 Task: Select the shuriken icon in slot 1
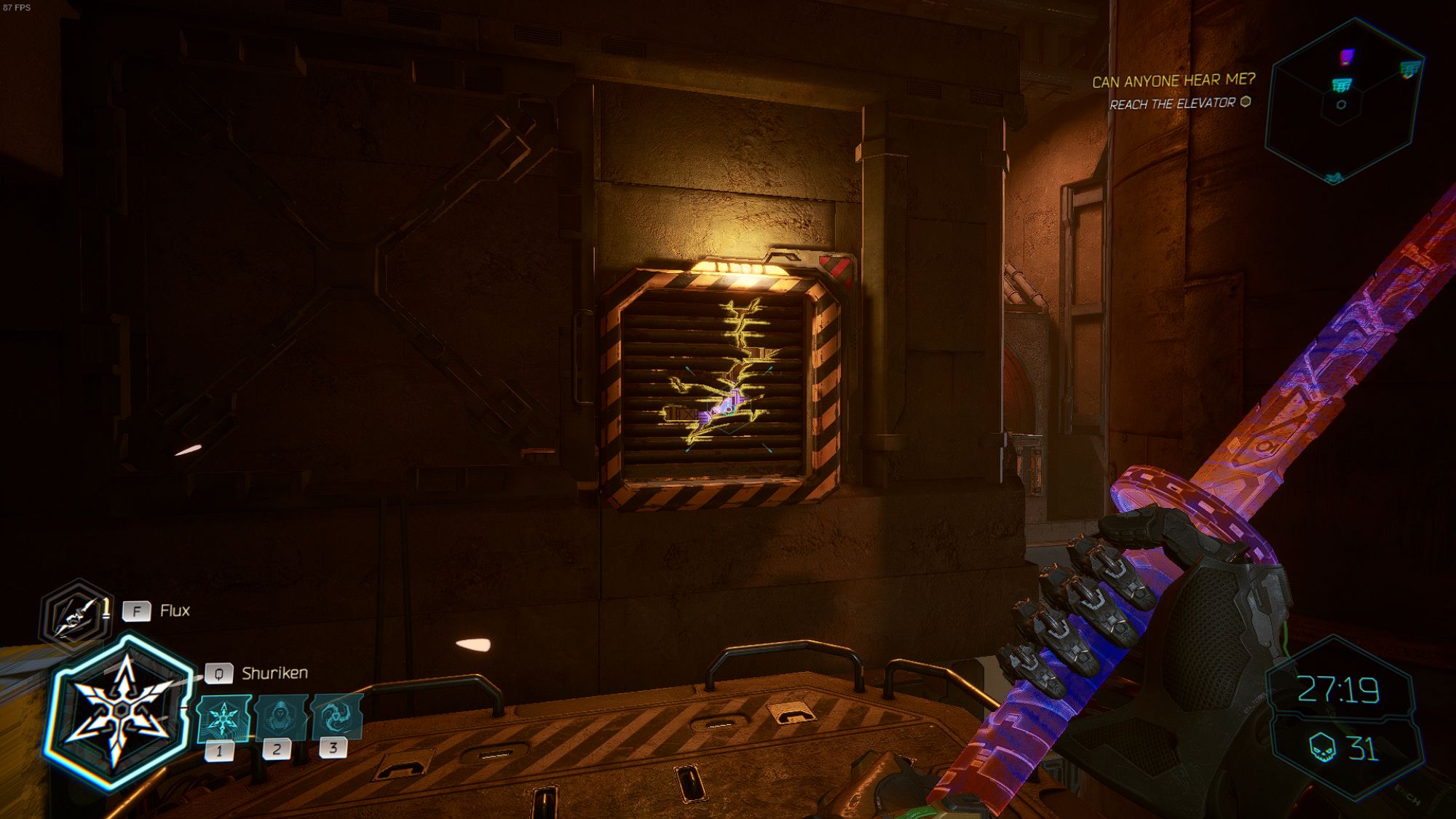223,719
